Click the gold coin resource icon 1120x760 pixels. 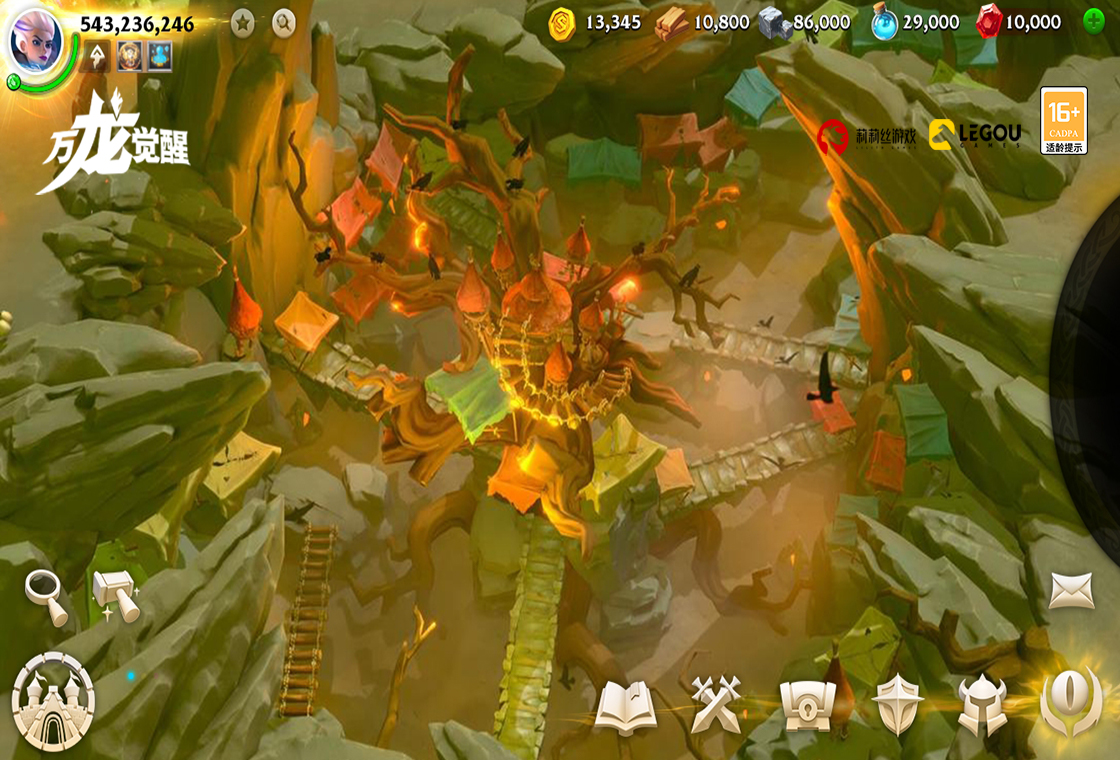coord(562,23)
